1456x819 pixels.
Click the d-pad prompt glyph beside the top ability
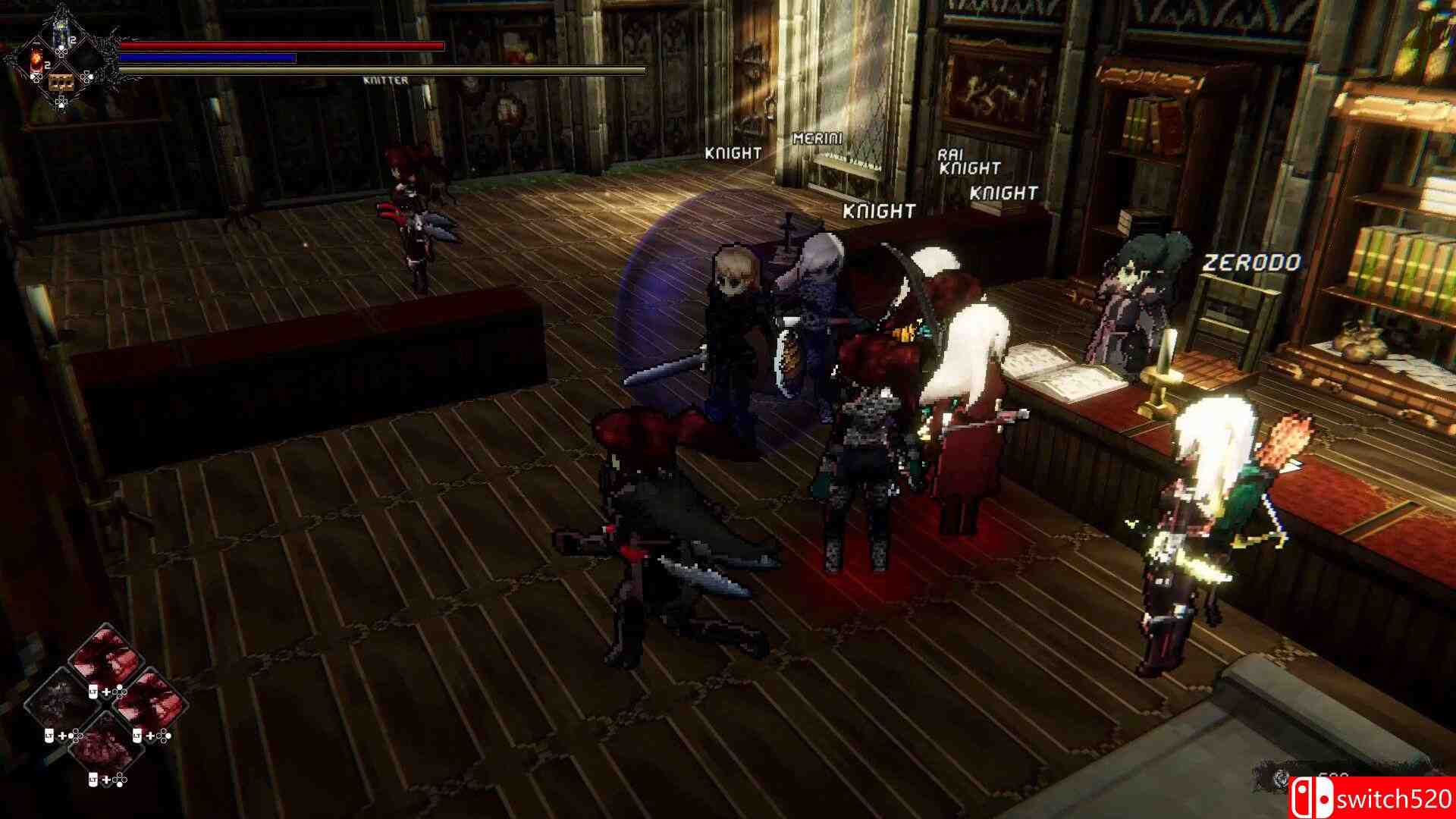pos(119,692)
